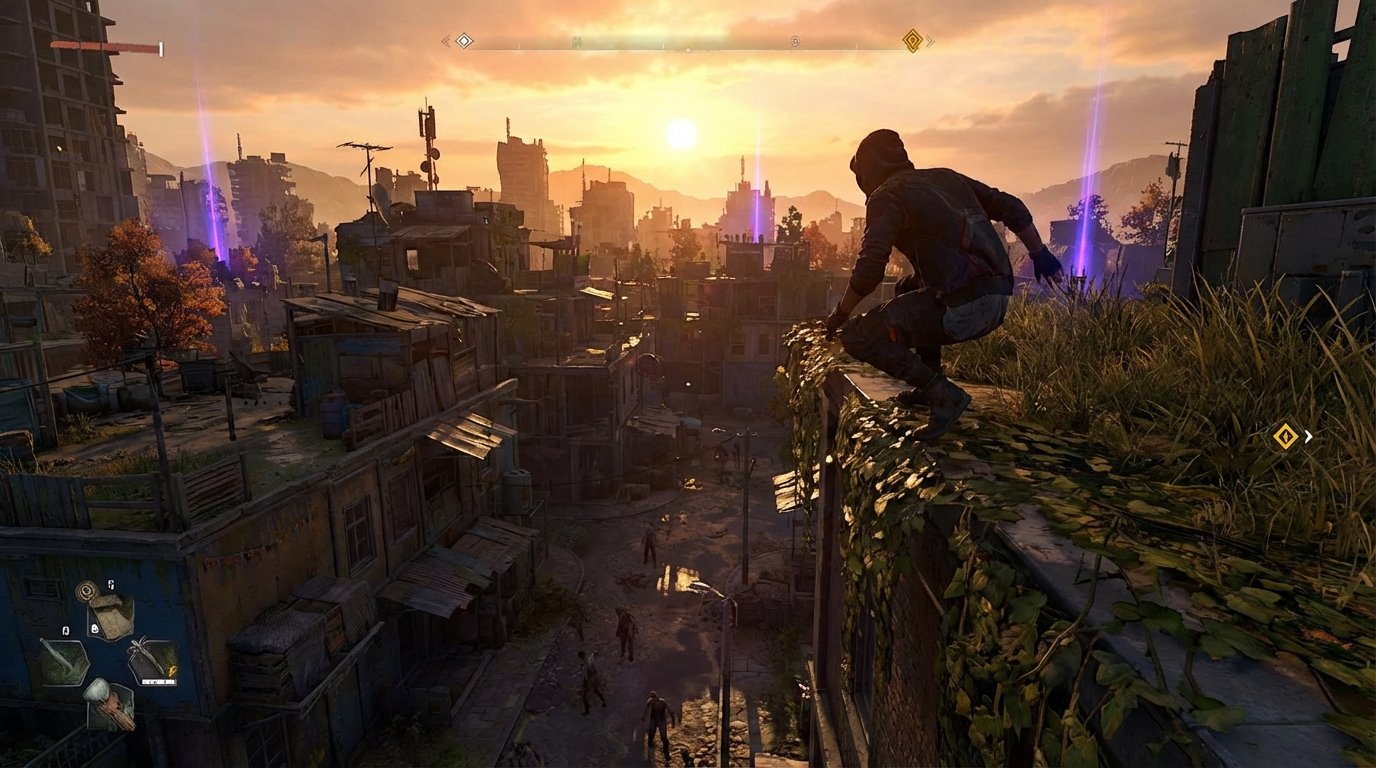Click the white key prompt near the top slot
1376x768 pixels.
111,584
